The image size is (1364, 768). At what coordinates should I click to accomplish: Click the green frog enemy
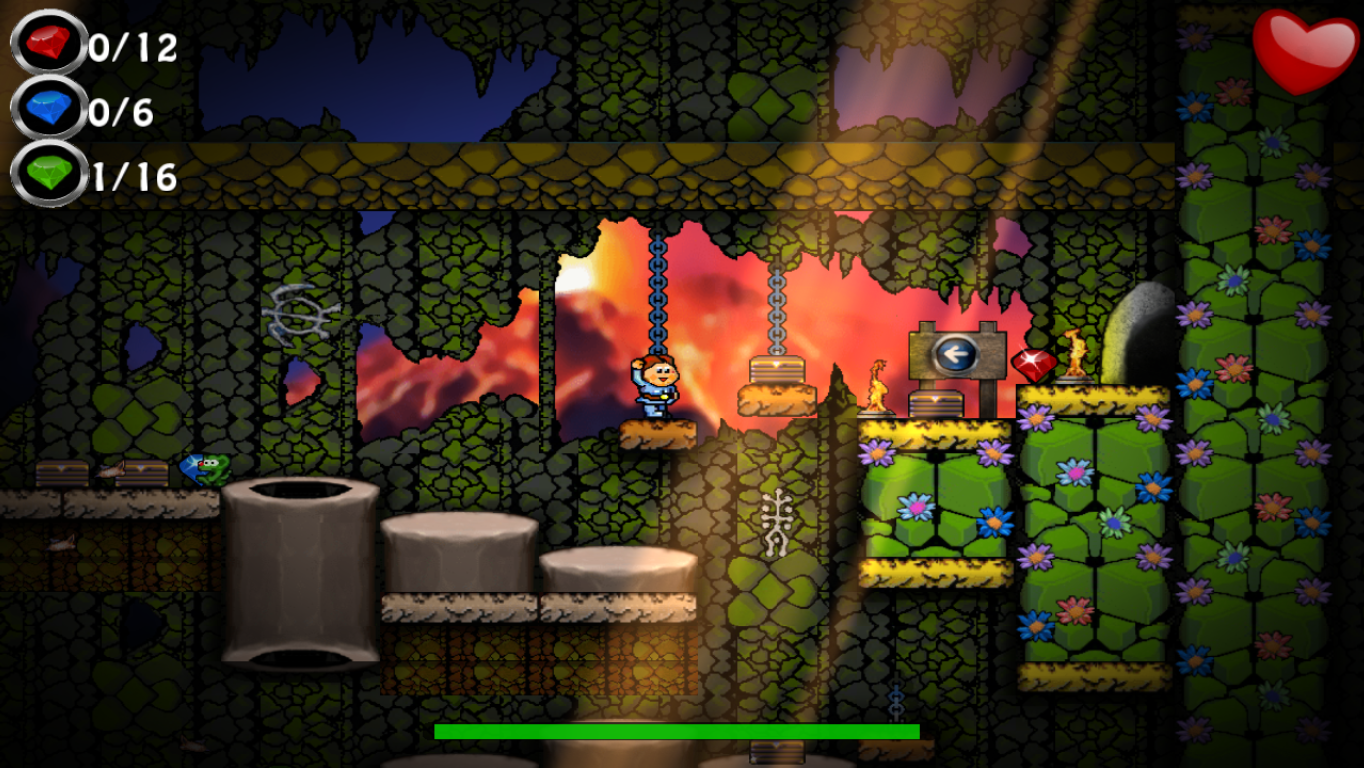[214, 470]
